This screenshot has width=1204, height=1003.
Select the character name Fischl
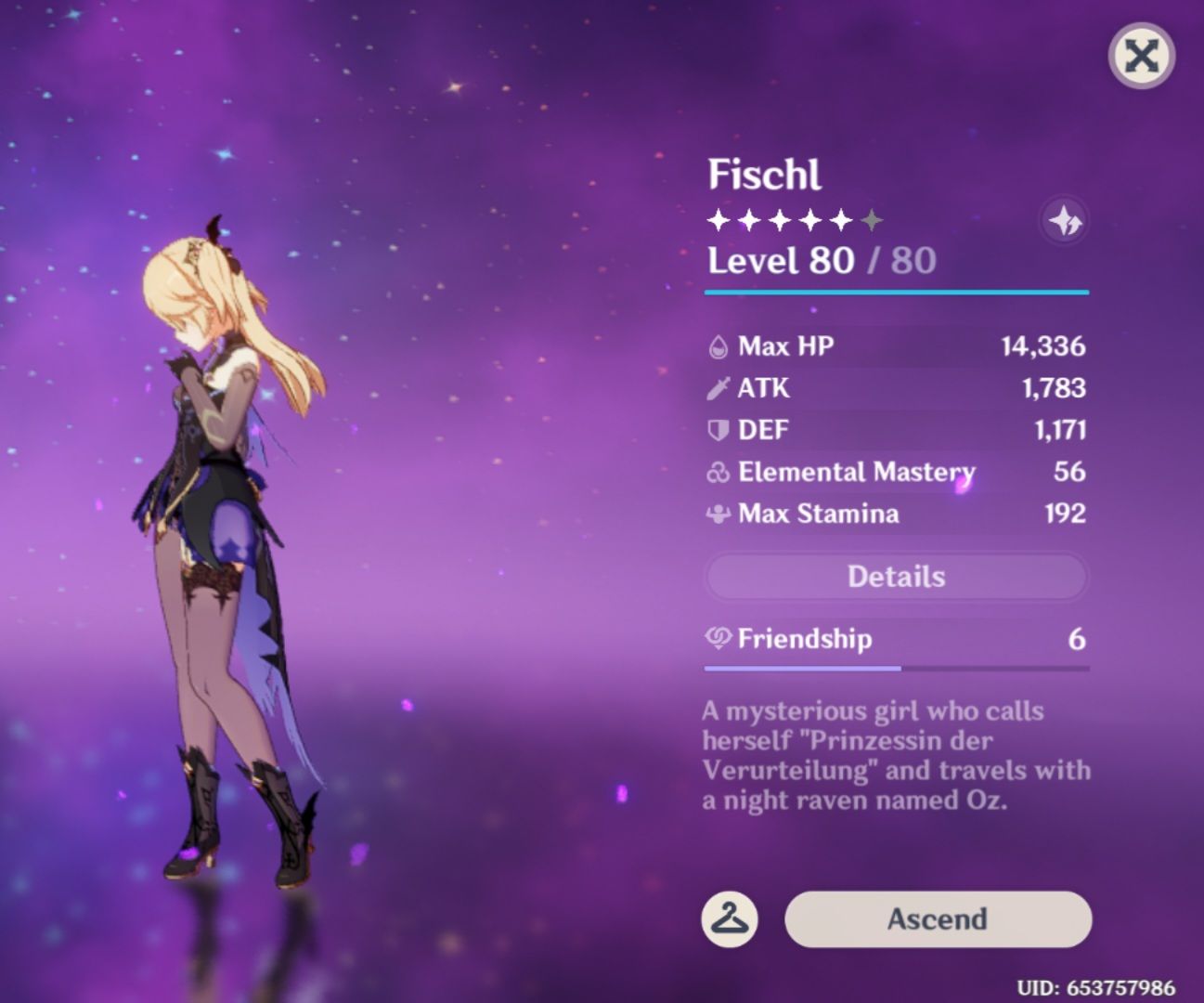pos(765,173)
